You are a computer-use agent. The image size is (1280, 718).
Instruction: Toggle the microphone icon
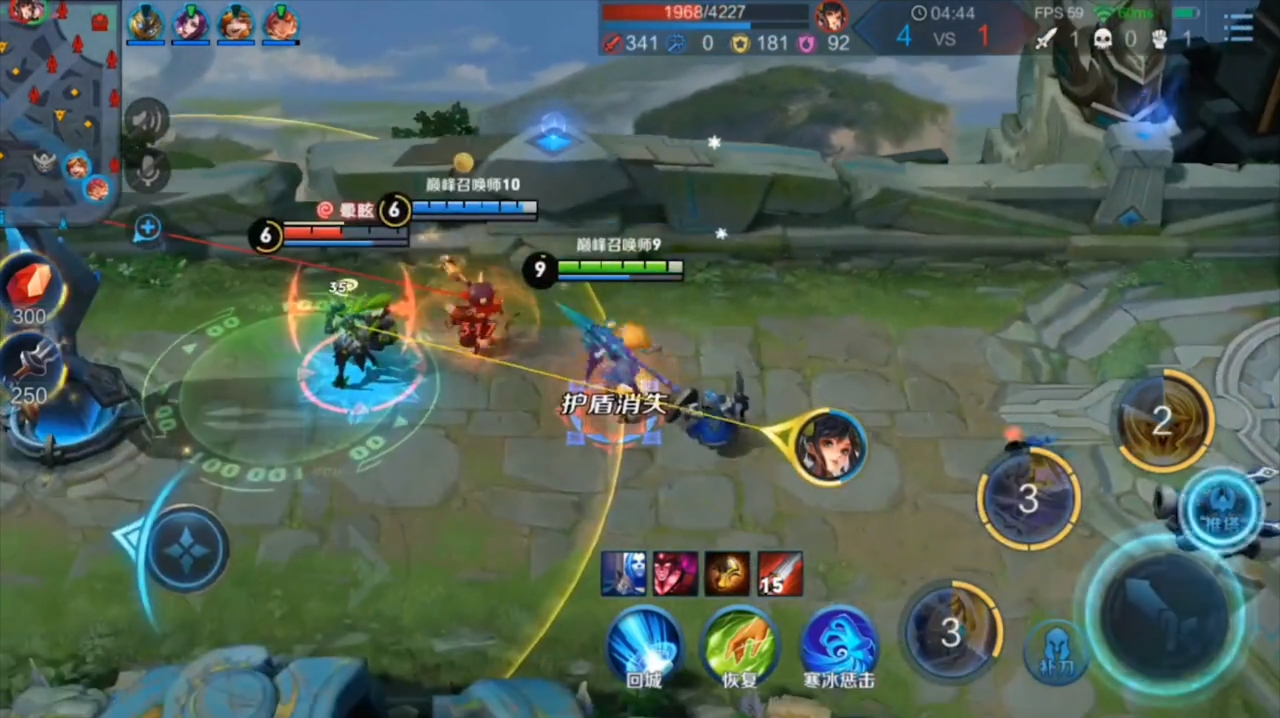coord(148,170)
